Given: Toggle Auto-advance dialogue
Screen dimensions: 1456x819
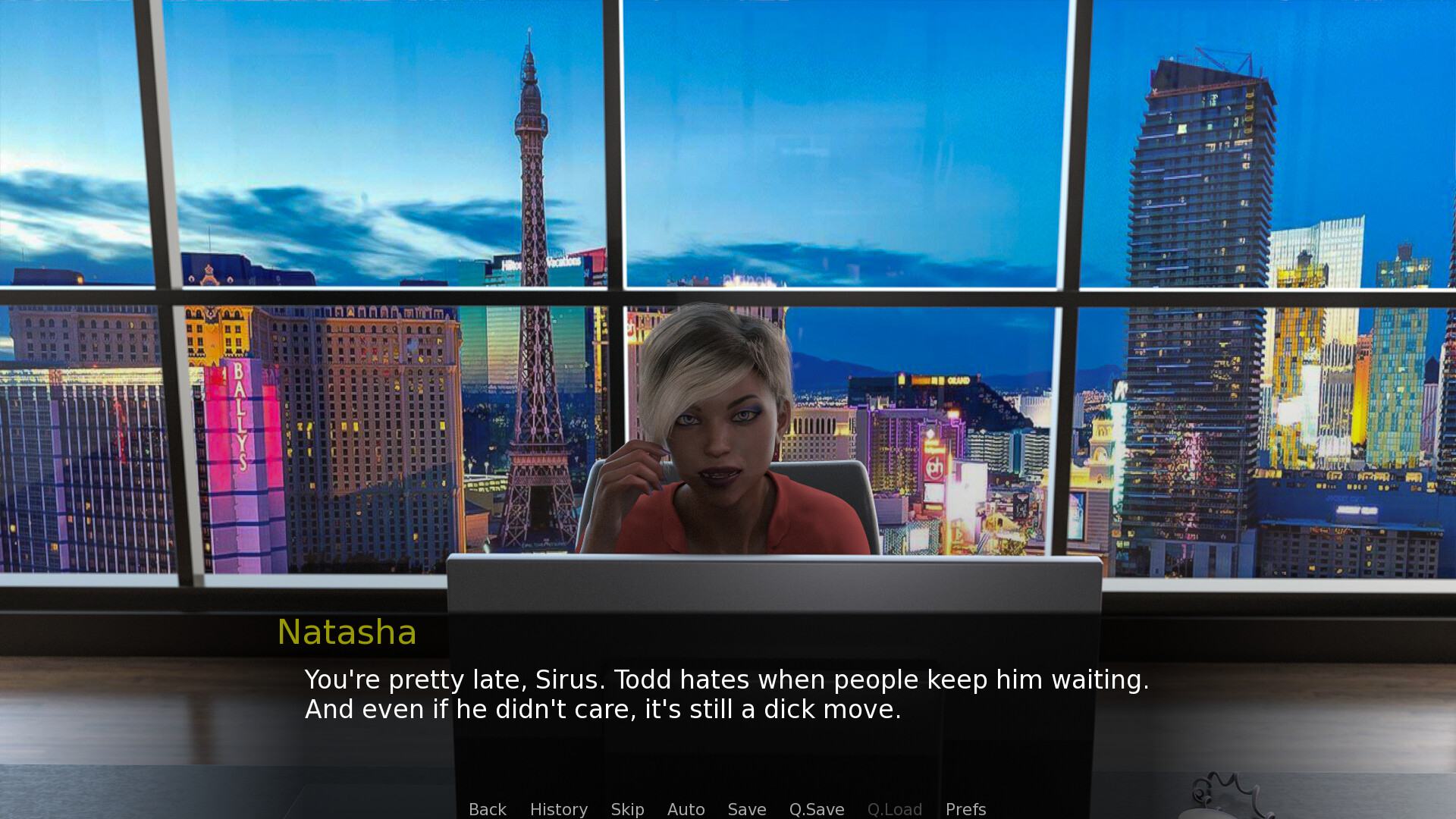Looking at the screenshot, I should (x=686, y=809).
